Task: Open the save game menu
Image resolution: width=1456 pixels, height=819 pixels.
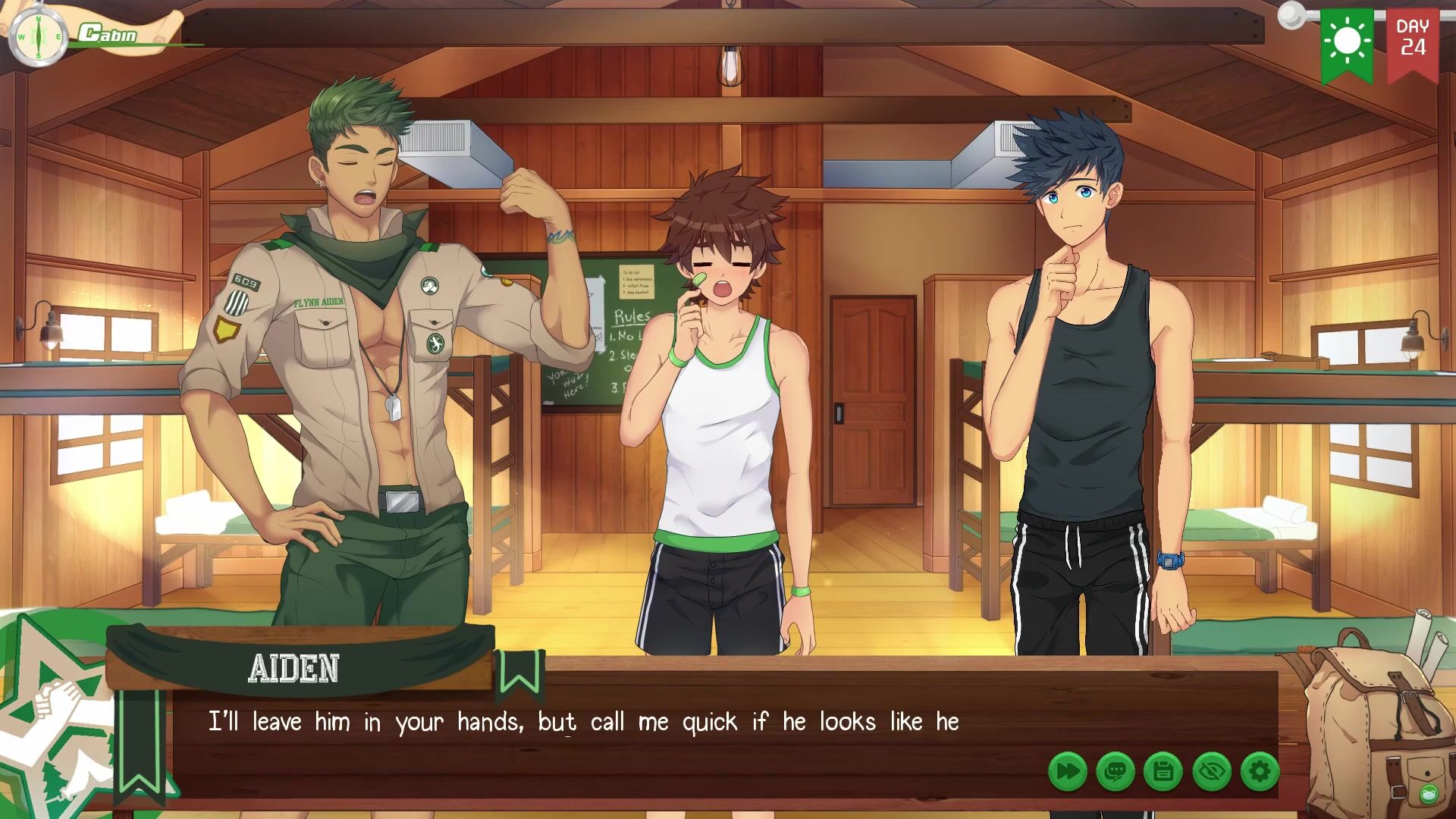Action: coord(1163,772)
